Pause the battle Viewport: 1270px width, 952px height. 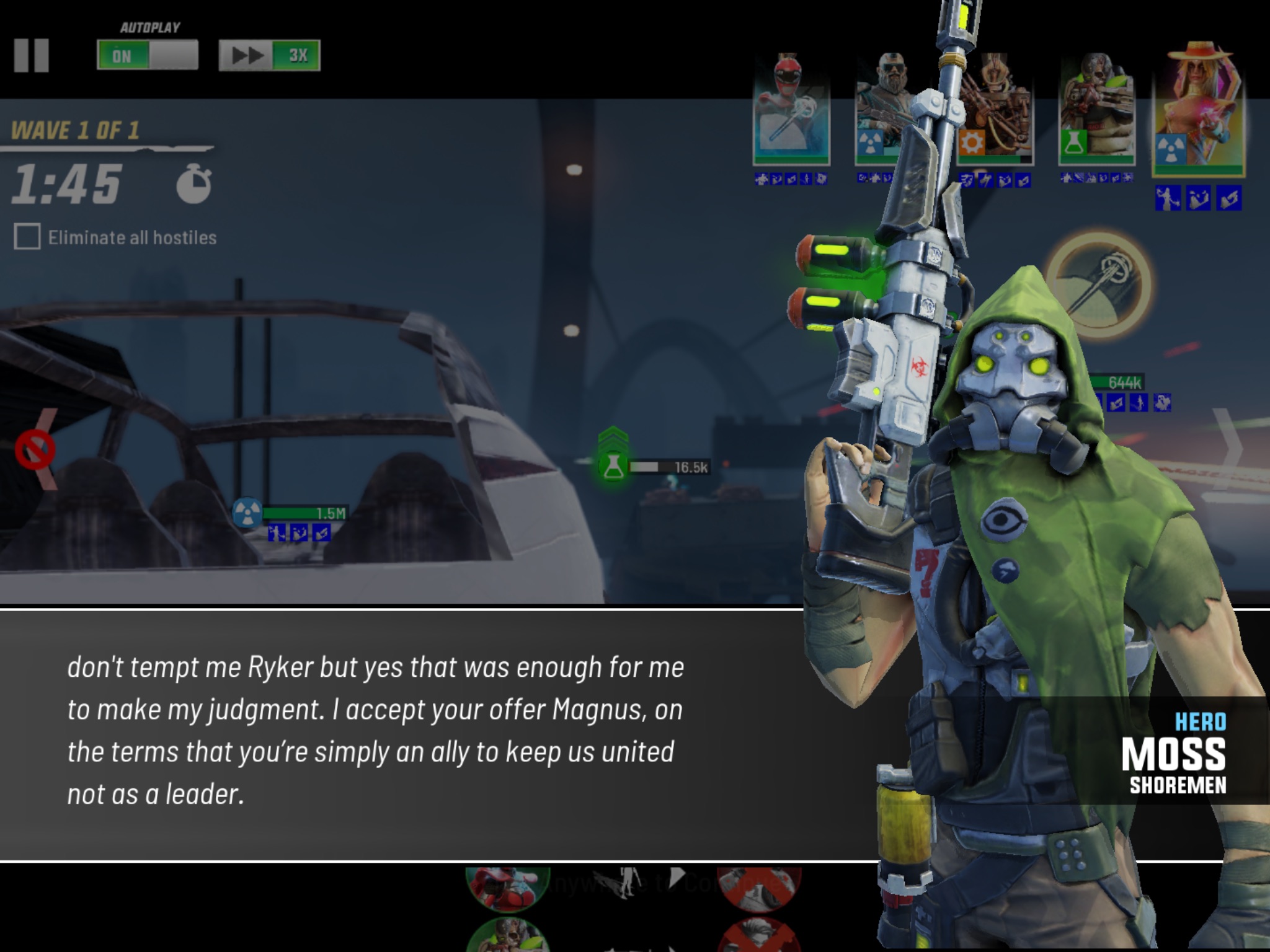pyautogui.click(x=32, y=56)
